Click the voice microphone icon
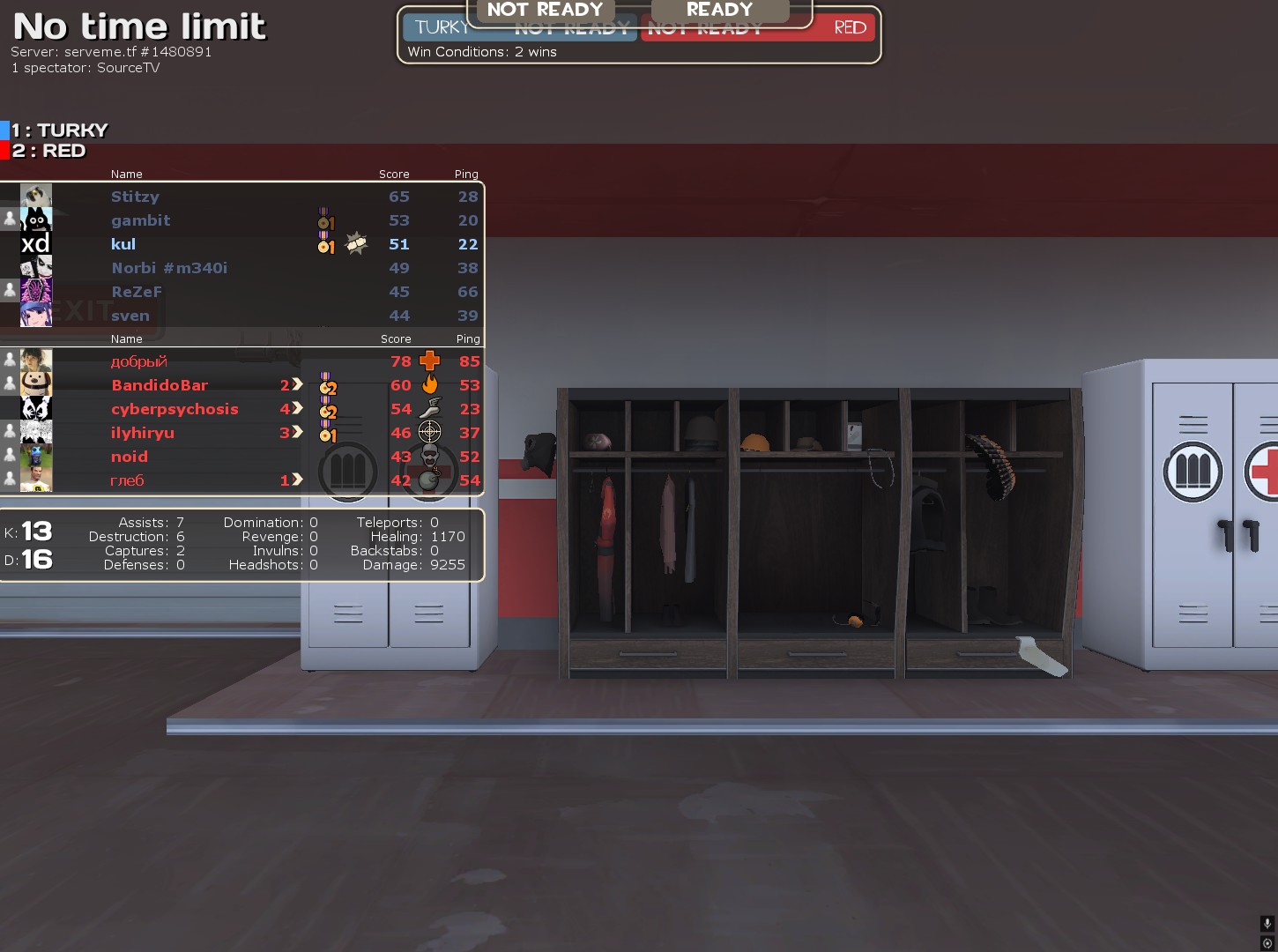 pyautogui.click(x=1267, y=924)
